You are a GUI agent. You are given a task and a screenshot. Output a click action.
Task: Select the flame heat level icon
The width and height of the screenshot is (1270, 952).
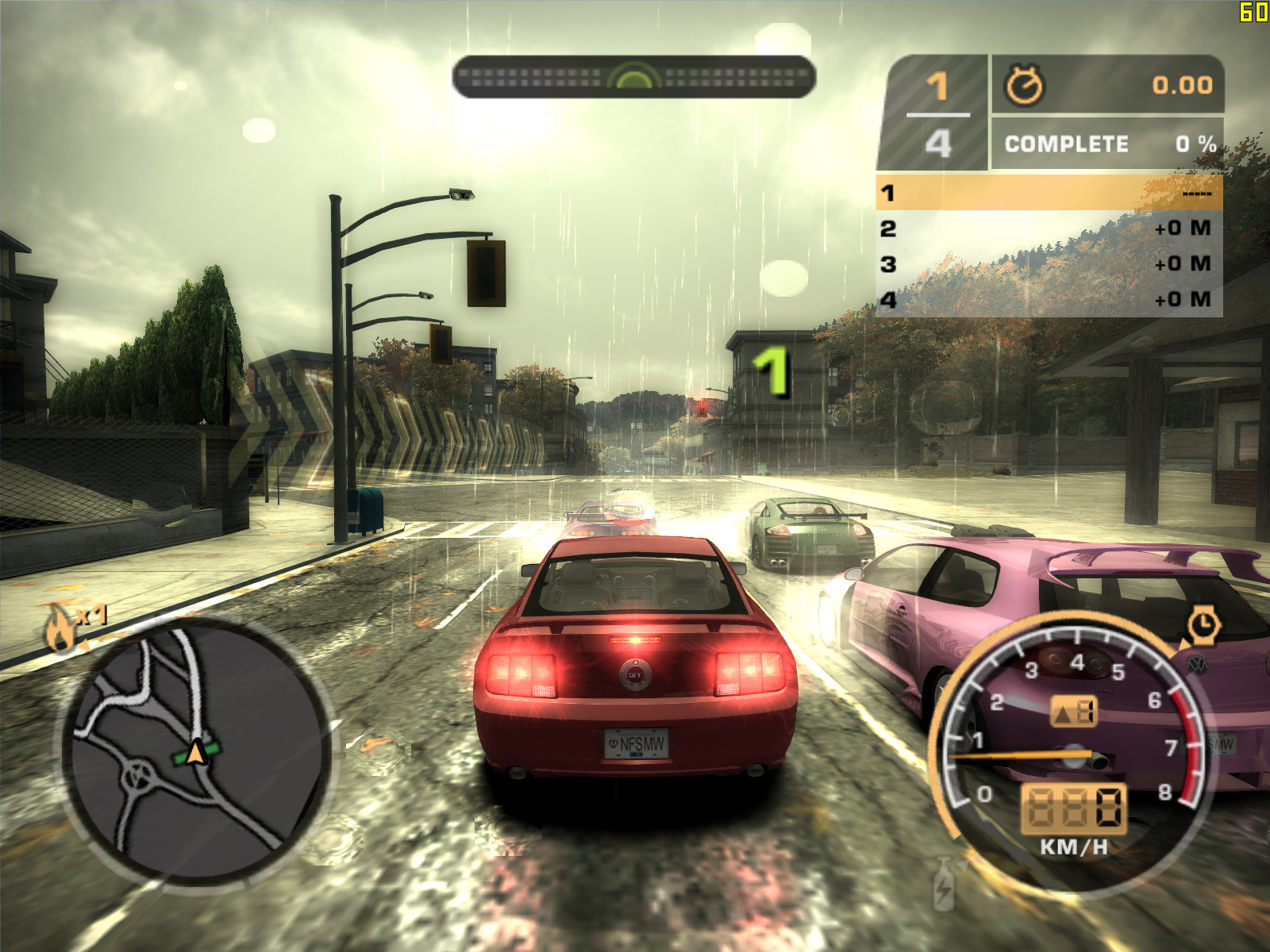(x=60, y=628)
